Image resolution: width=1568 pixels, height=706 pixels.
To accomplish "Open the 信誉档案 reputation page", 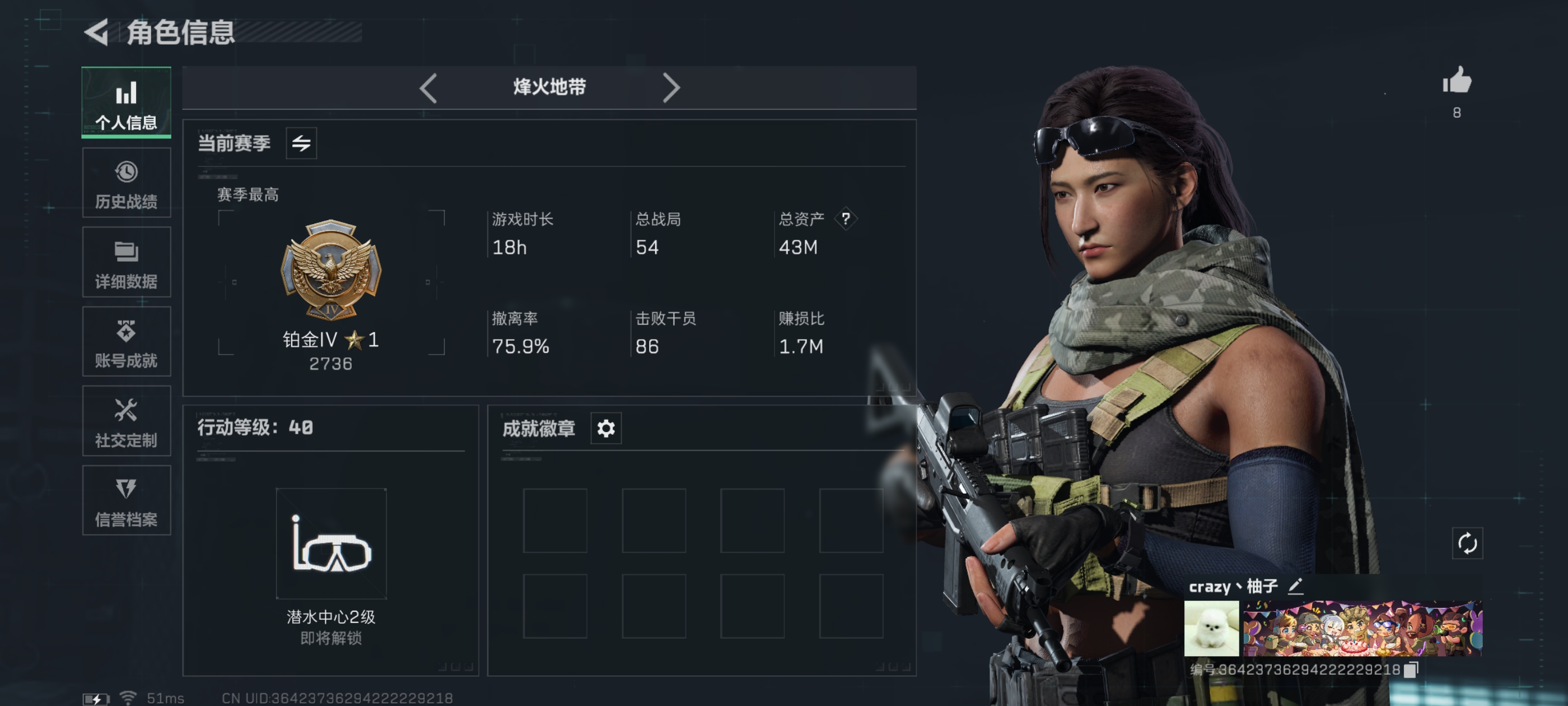I will 126,501.
